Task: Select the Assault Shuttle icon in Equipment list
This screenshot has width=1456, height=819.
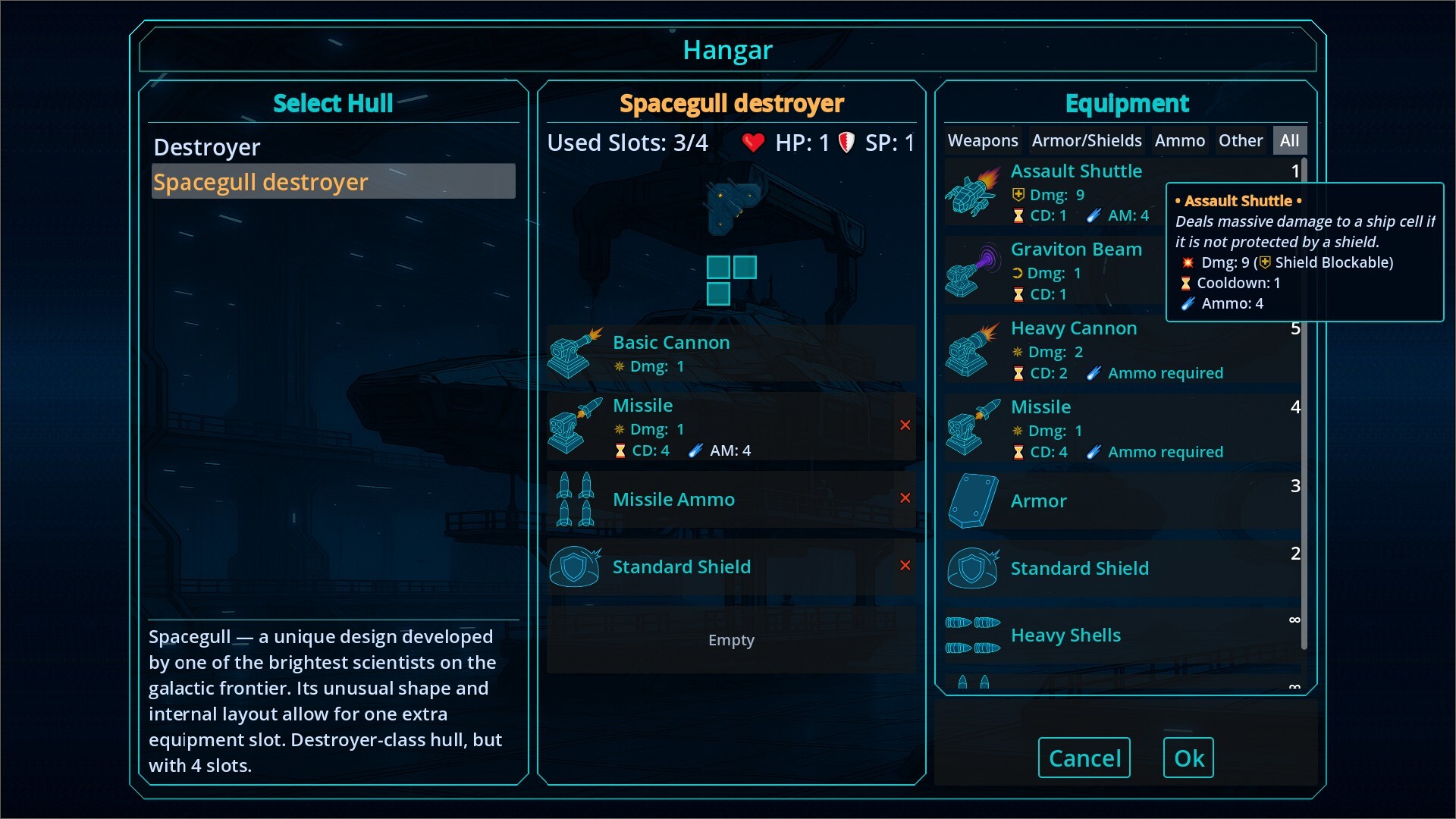Action: pos(973,193)
